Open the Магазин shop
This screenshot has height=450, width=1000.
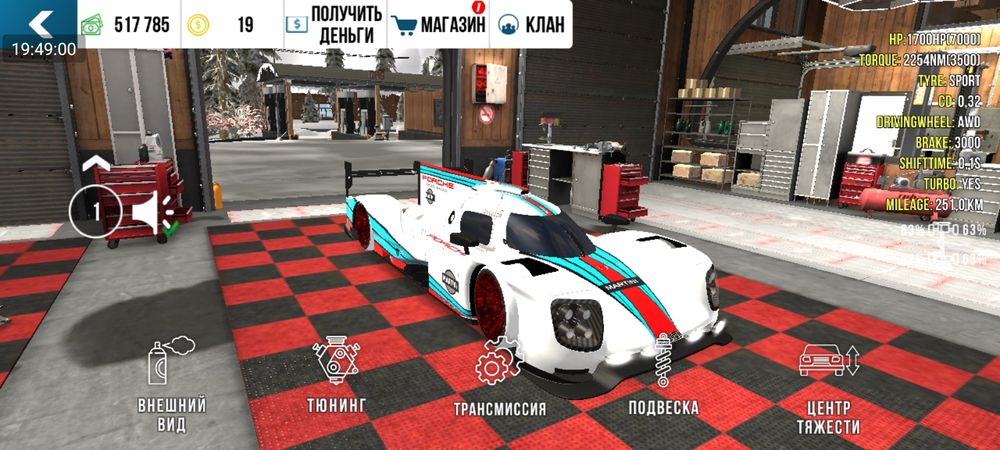tap(438, 24)
